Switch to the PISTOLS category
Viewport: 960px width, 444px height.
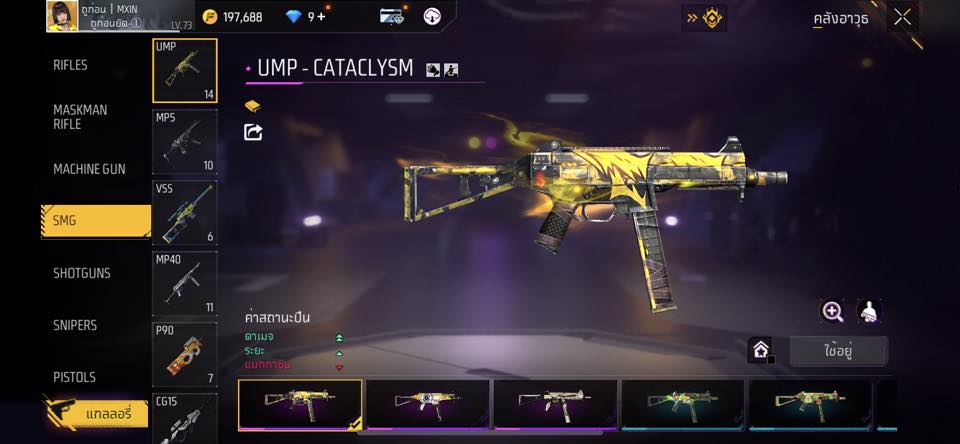point(74,377)
